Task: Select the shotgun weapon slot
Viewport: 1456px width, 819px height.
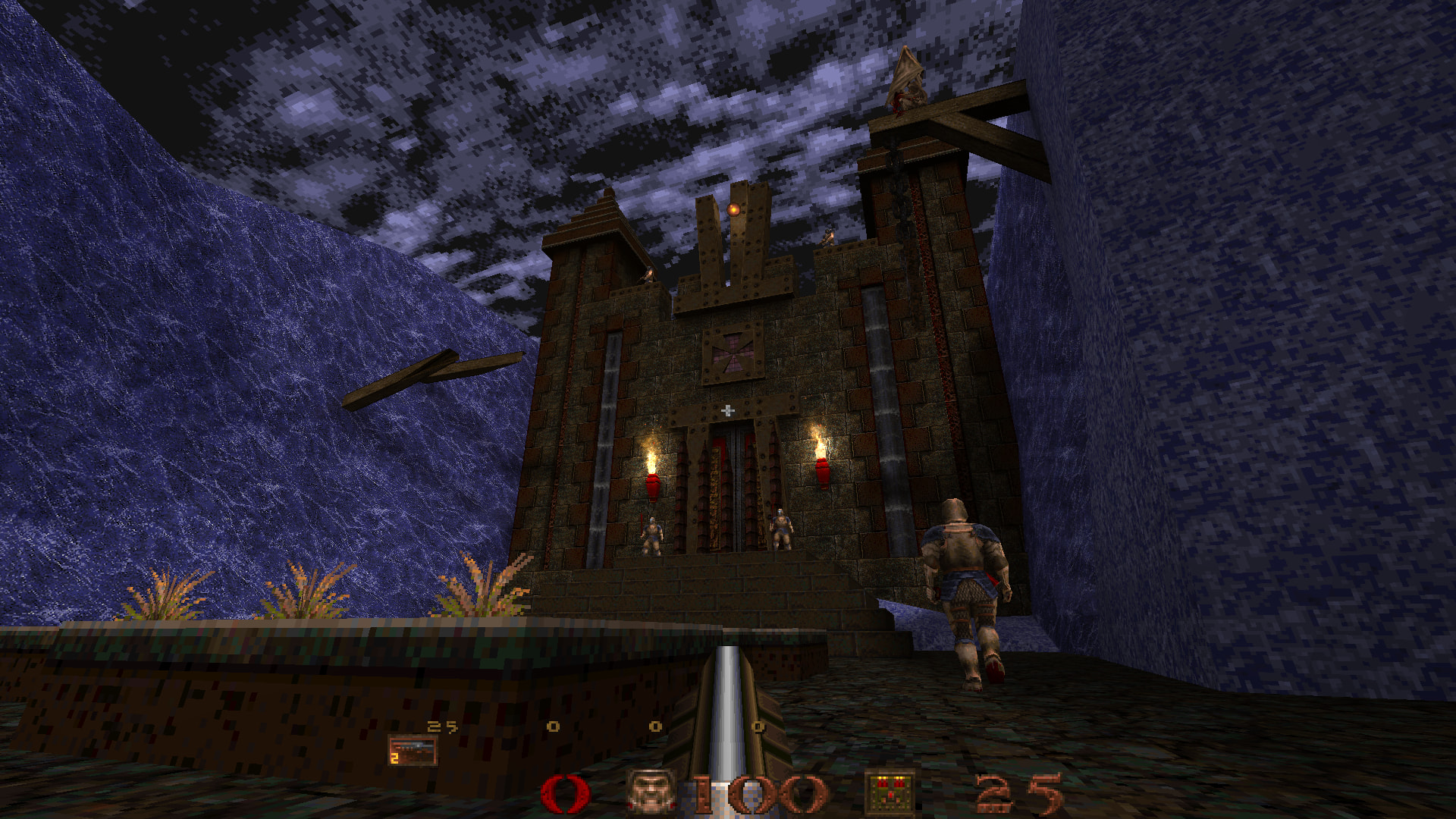Action: pyautogui.click(x=413, y=751)
